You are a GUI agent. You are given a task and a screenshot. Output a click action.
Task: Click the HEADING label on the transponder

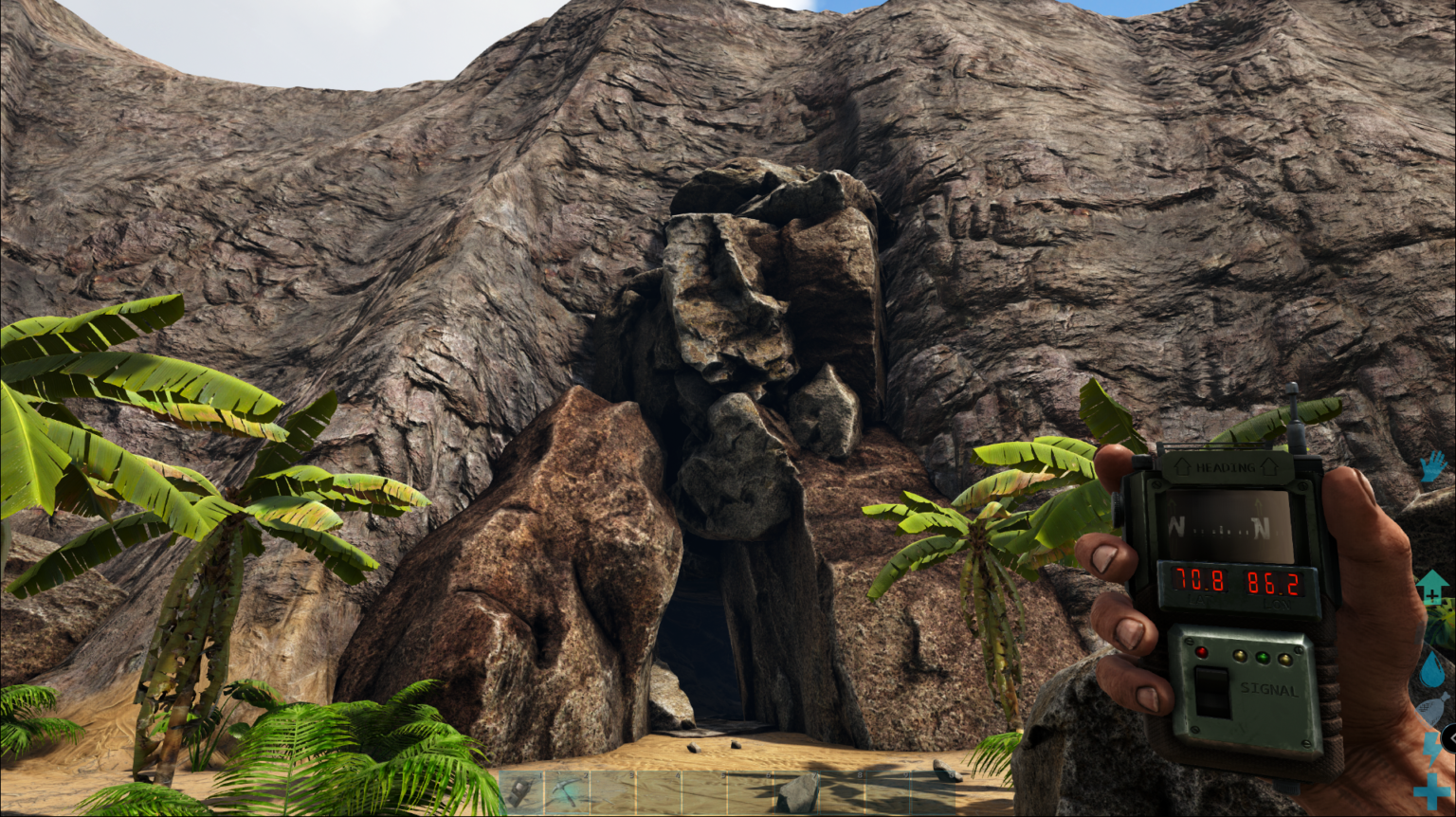1226,467
